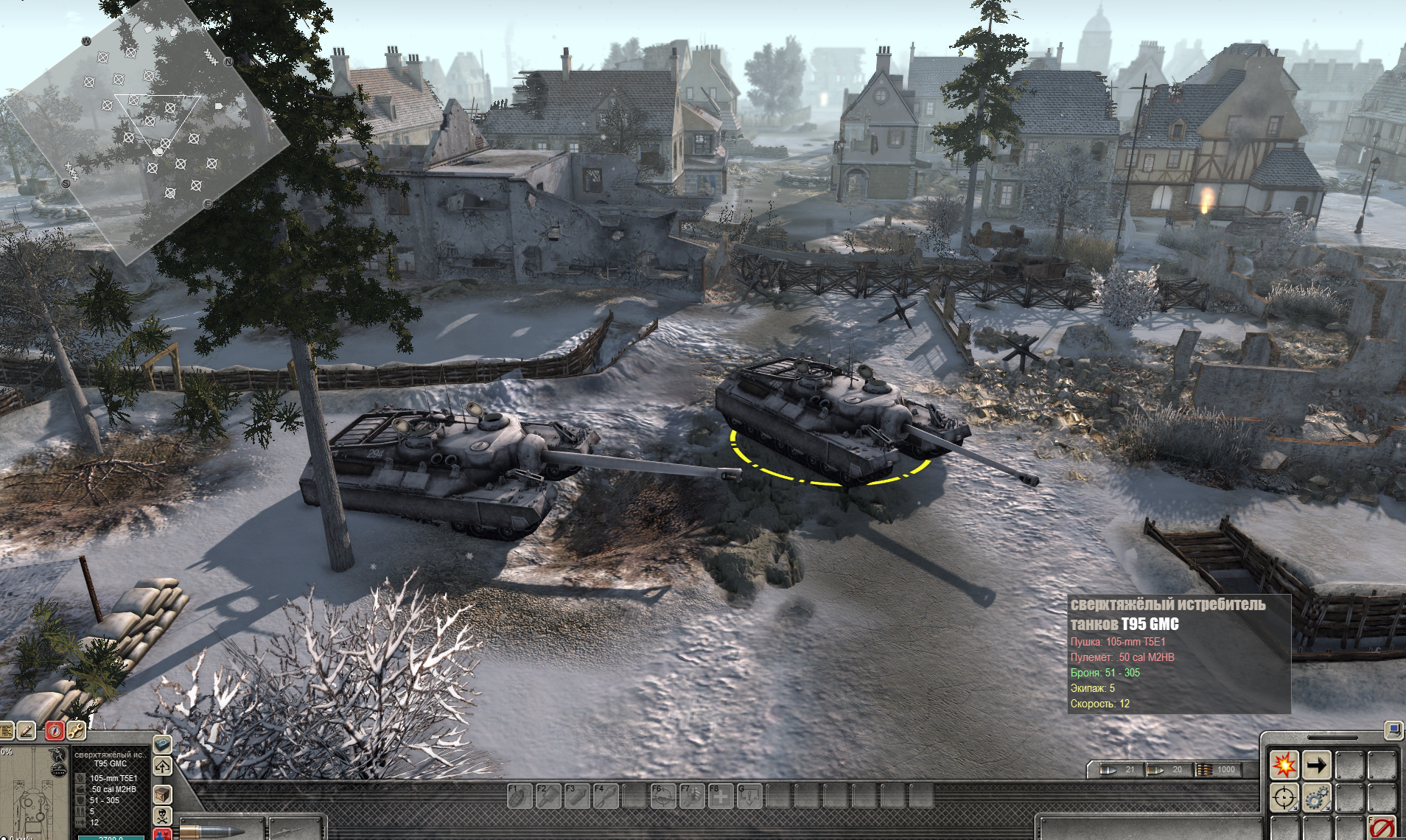Toggle the red compass button
1406x840 pixels.
point(55,731)
